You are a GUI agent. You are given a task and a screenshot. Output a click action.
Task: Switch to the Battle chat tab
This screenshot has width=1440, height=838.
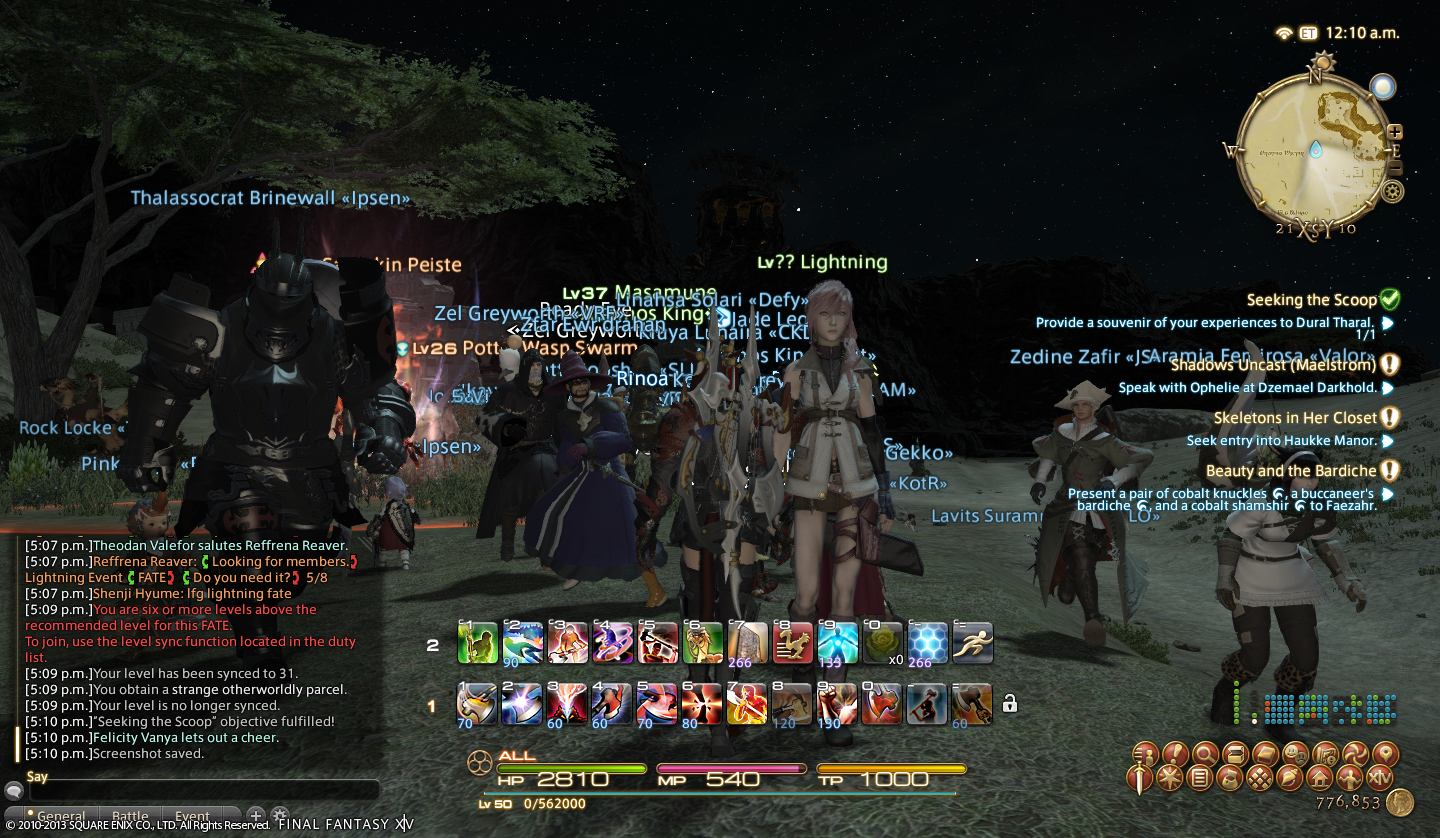click(130, 816)
